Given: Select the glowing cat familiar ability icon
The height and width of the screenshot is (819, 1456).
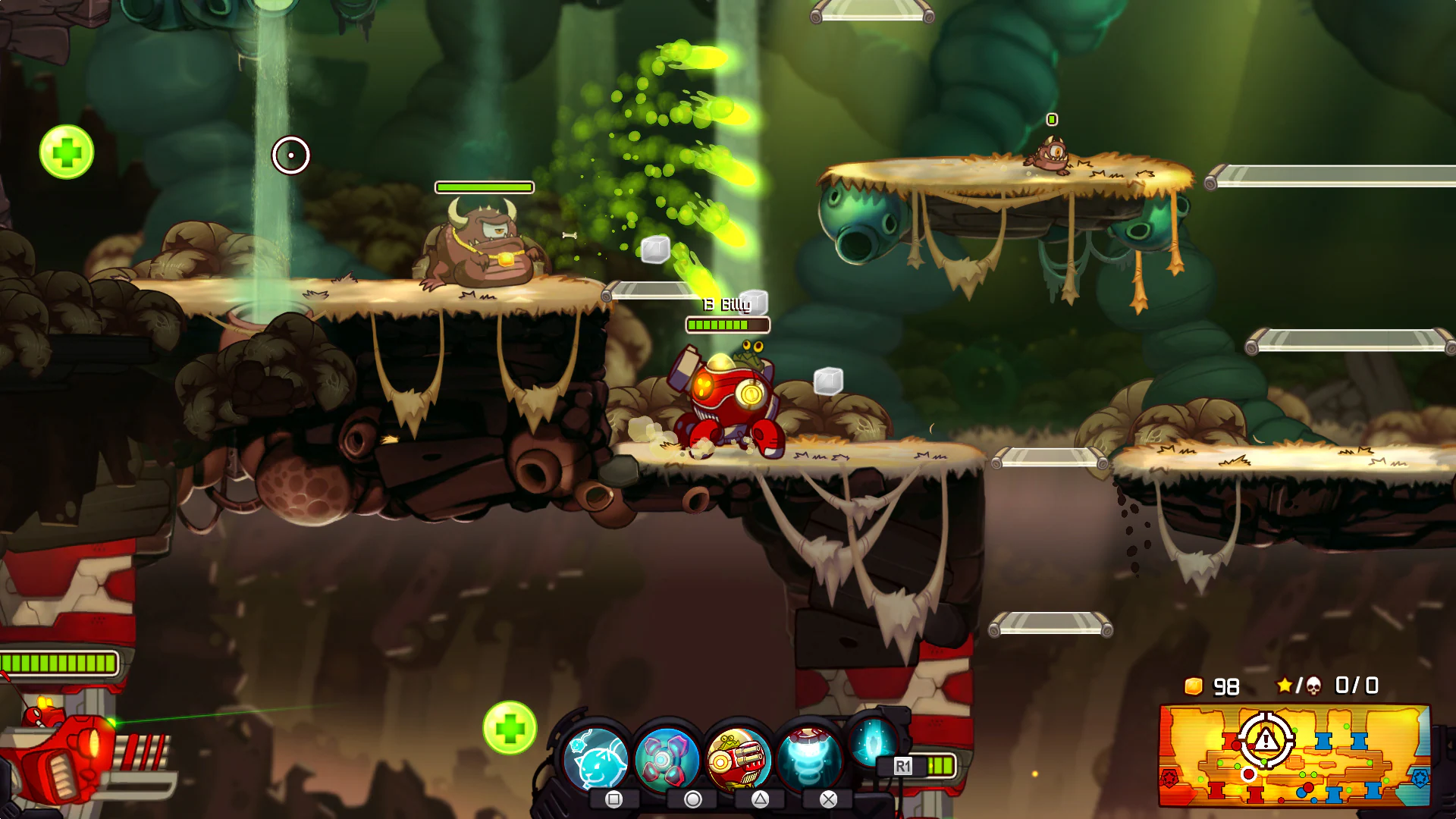Looking at the screenshot, I should tap(598, 758).
